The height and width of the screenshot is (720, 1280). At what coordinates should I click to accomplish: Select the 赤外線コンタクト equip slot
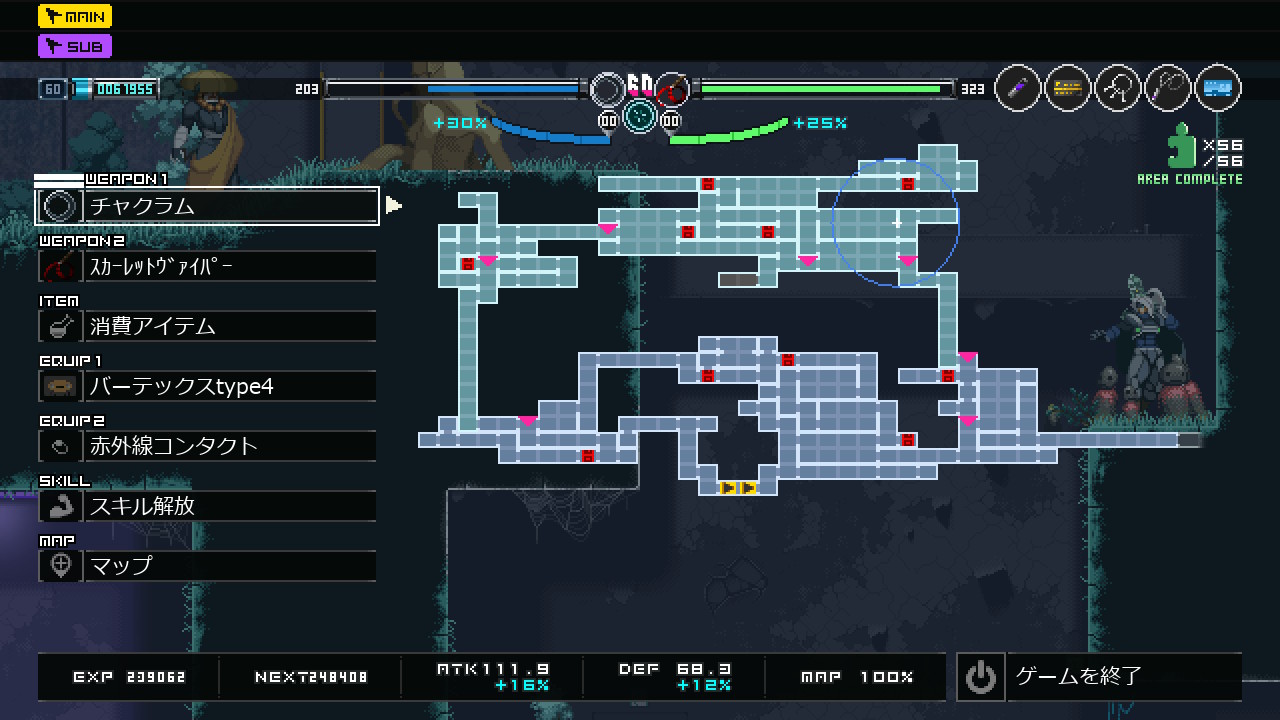coord(207,446)
